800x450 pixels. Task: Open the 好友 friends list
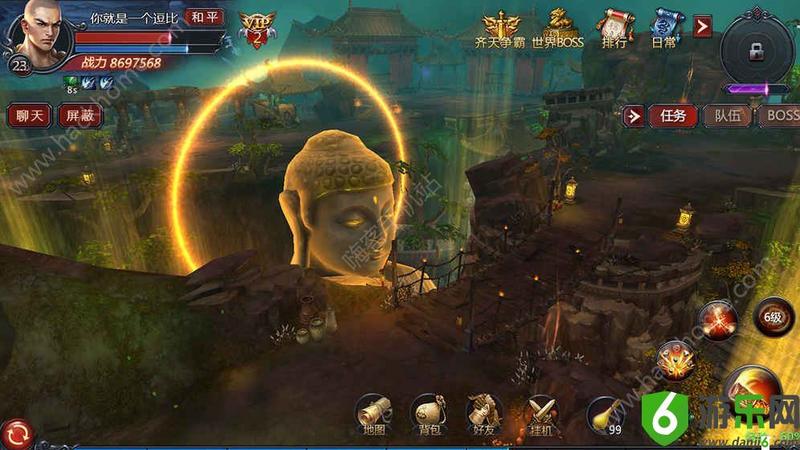pos(483,415)
